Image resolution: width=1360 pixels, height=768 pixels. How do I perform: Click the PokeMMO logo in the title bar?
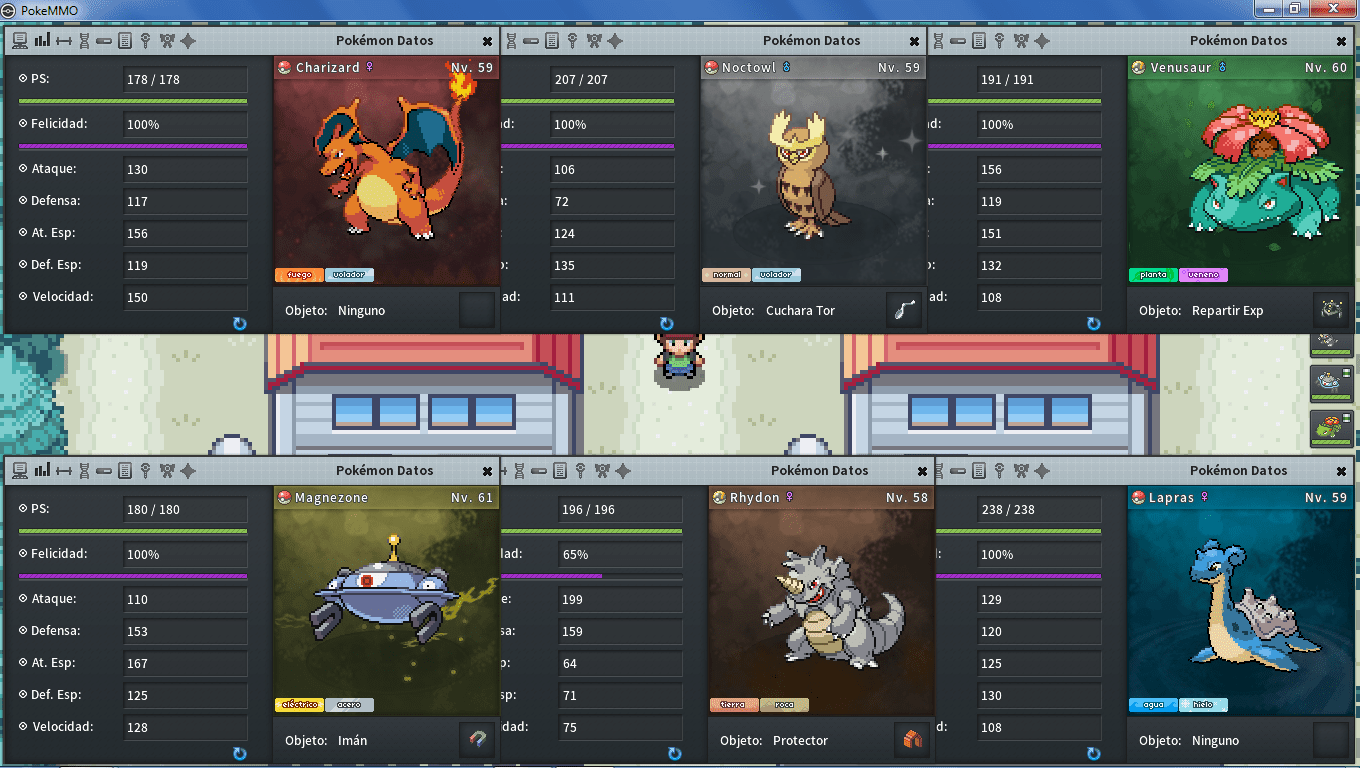pos(10,9)
